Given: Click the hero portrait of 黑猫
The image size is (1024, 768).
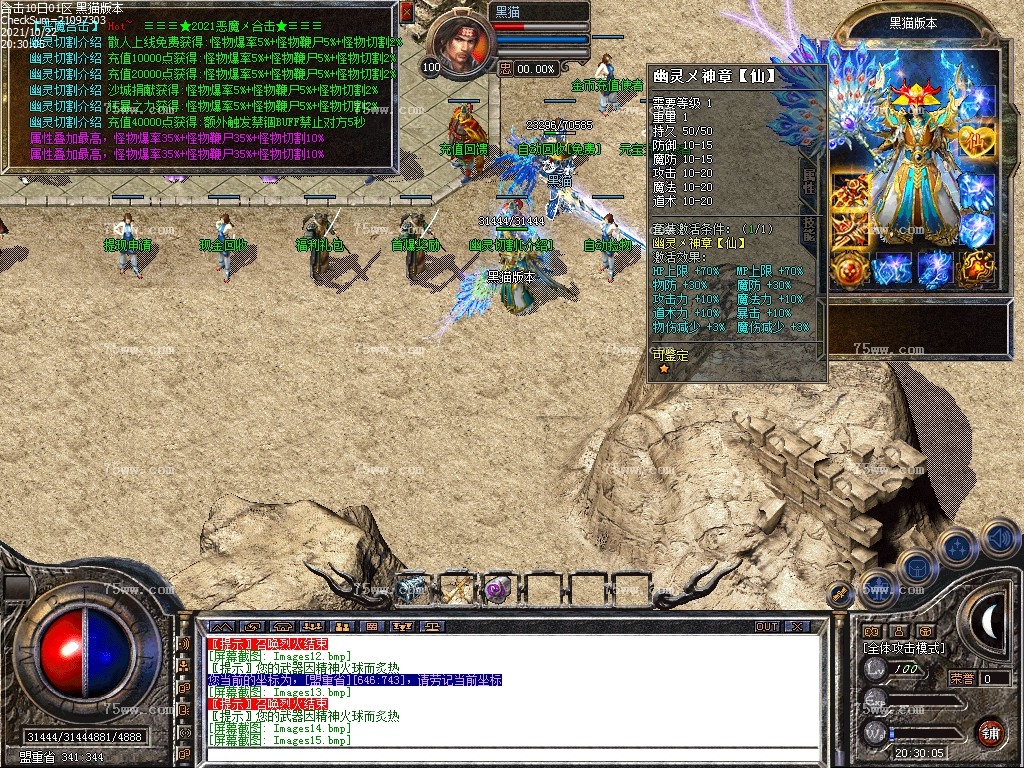Looking at the screenshot, I should coord(464,40).
